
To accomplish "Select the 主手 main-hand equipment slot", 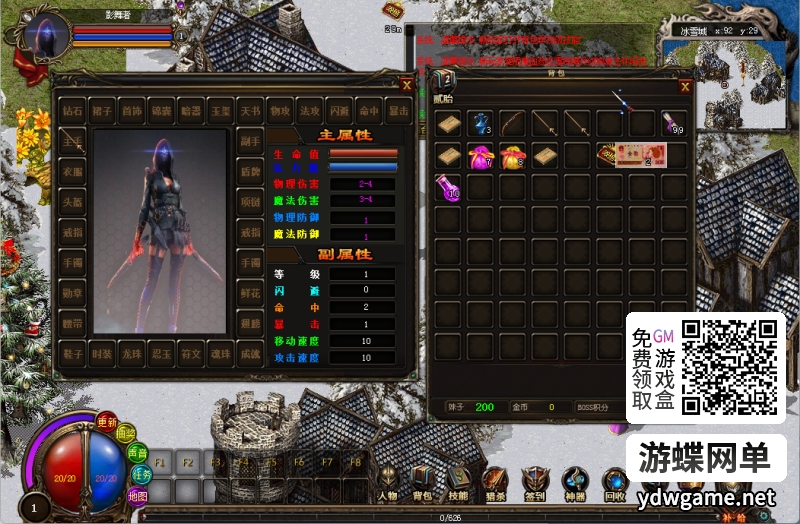I will (x=72, y=142).
